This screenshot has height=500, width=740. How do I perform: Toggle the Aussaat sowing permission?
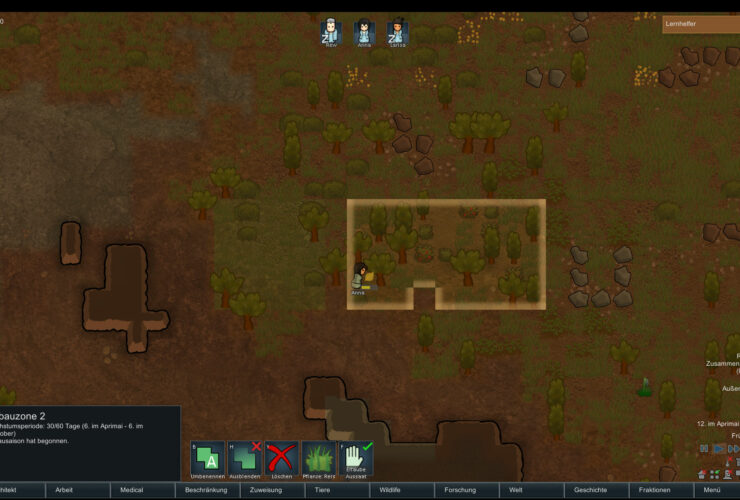coord(356,459)
